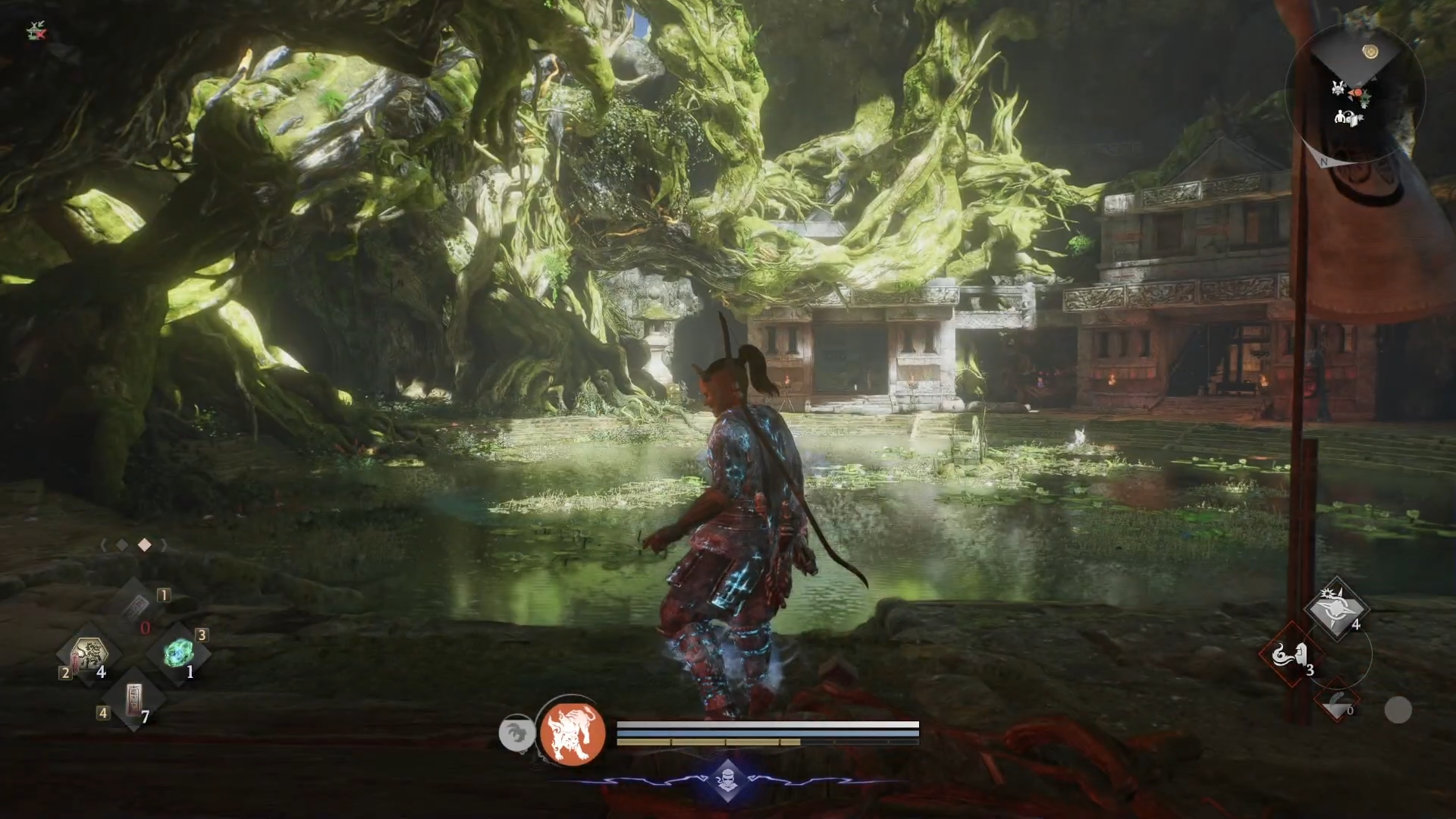Select the gold coin marker on minimap
Screen dimensions: 1456x819
[x=1370, y=52]
